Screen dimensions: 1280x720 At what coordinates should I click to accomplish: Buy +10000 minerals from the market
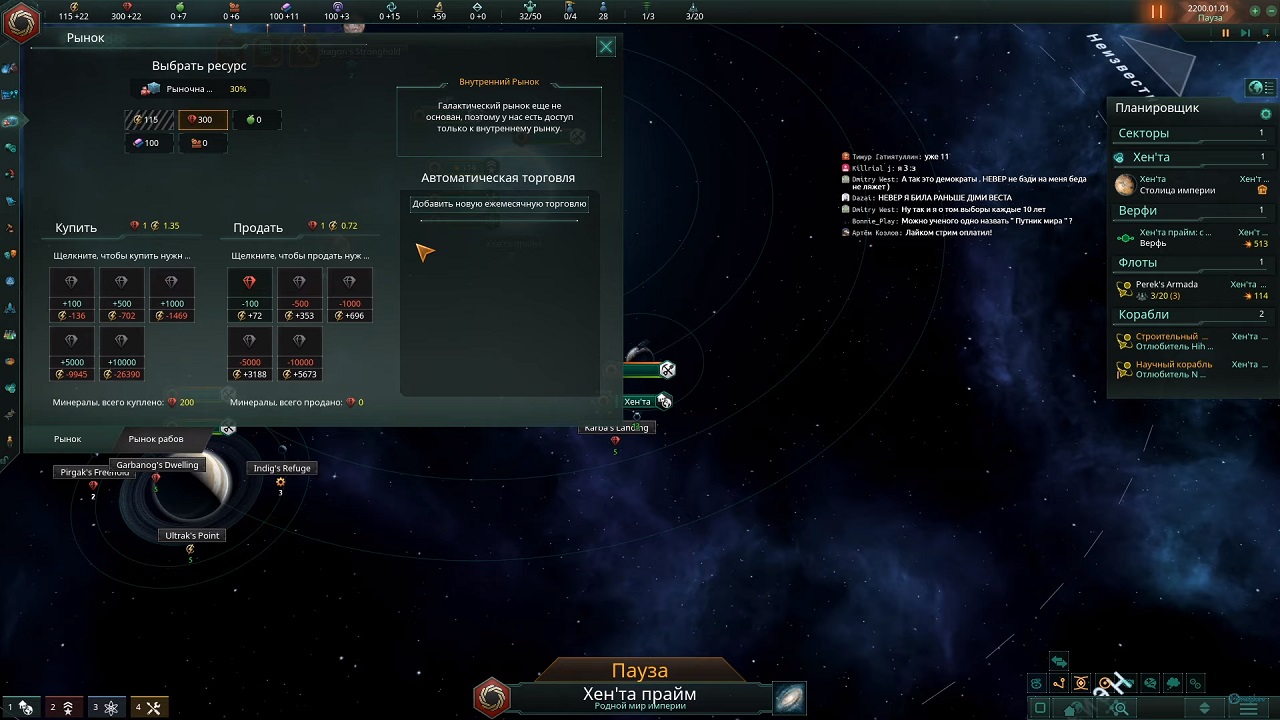(x=121, y=355)
